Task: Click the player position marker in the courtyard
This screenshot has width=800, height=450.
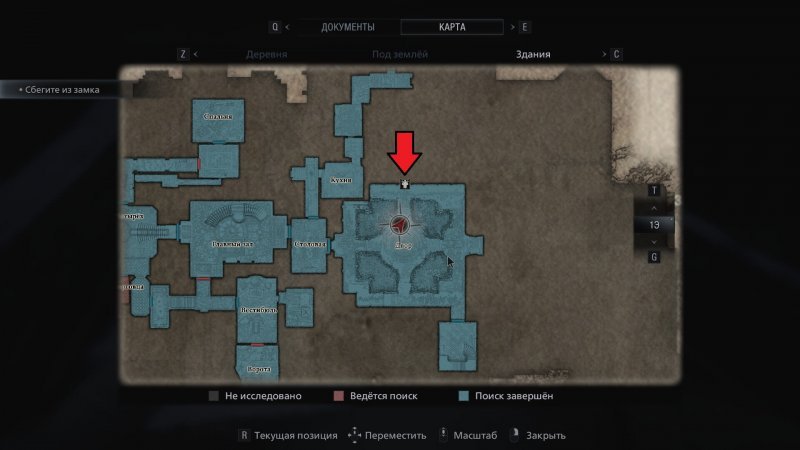Action: coord(402,225)
